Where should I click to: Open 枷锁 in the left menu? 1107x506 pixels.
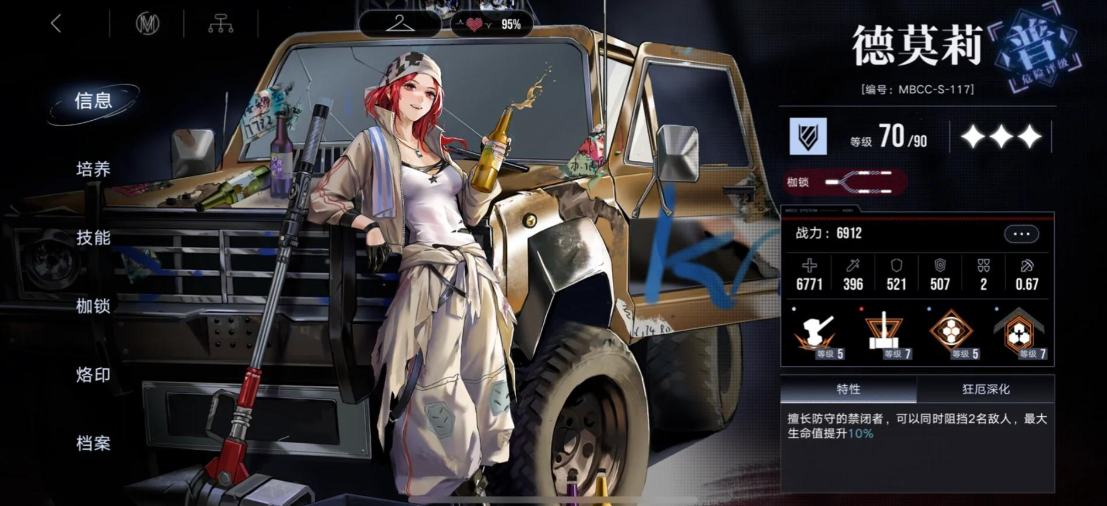(93, 306)
